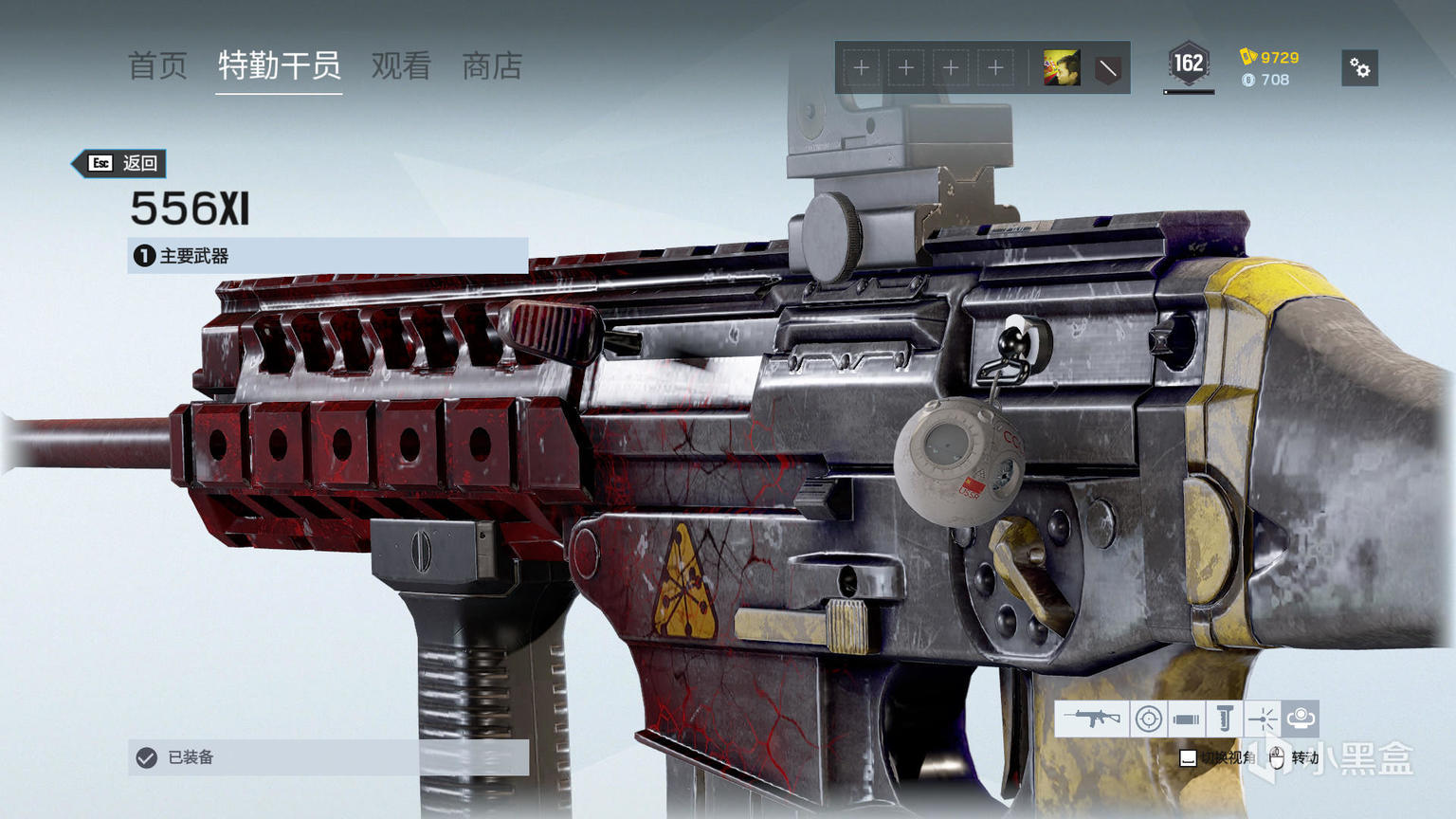Select the 主要武器 primary weapon label

(x=327, y=256)
